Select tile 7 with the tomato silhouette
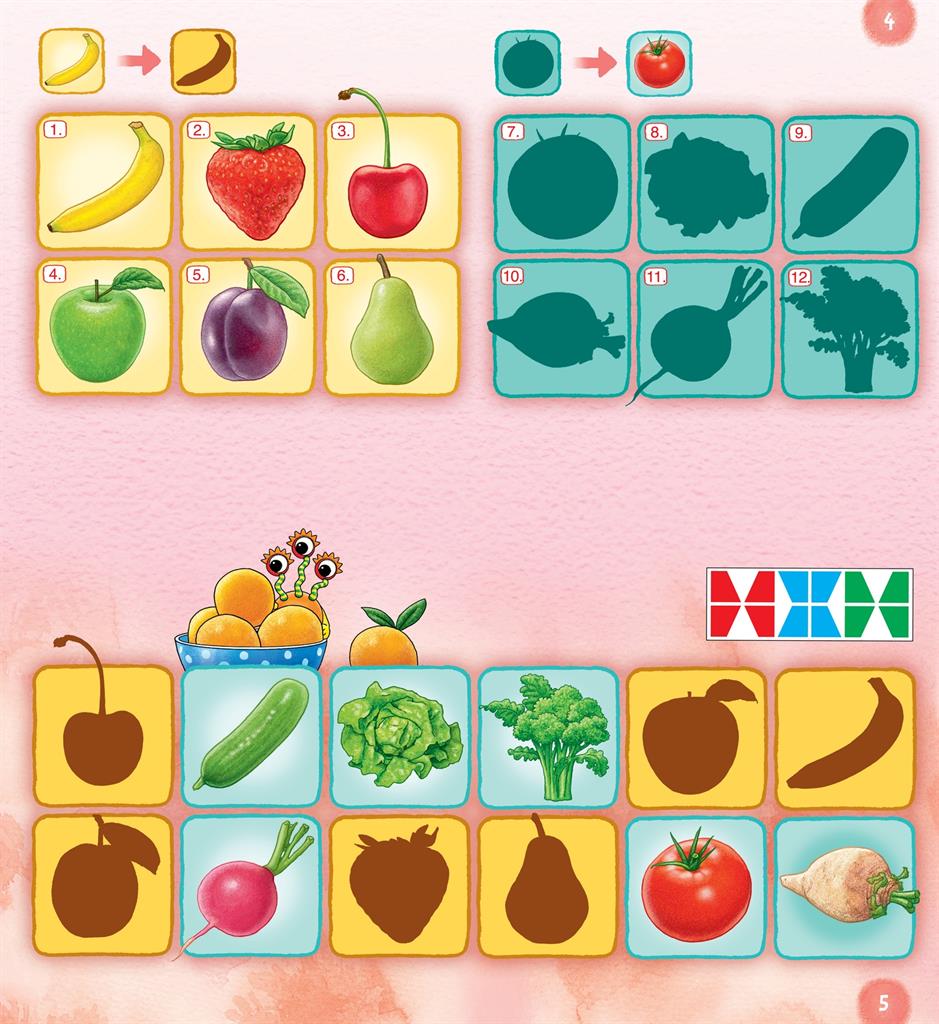The image size is (939, 1024). click(x=562, y=183)
